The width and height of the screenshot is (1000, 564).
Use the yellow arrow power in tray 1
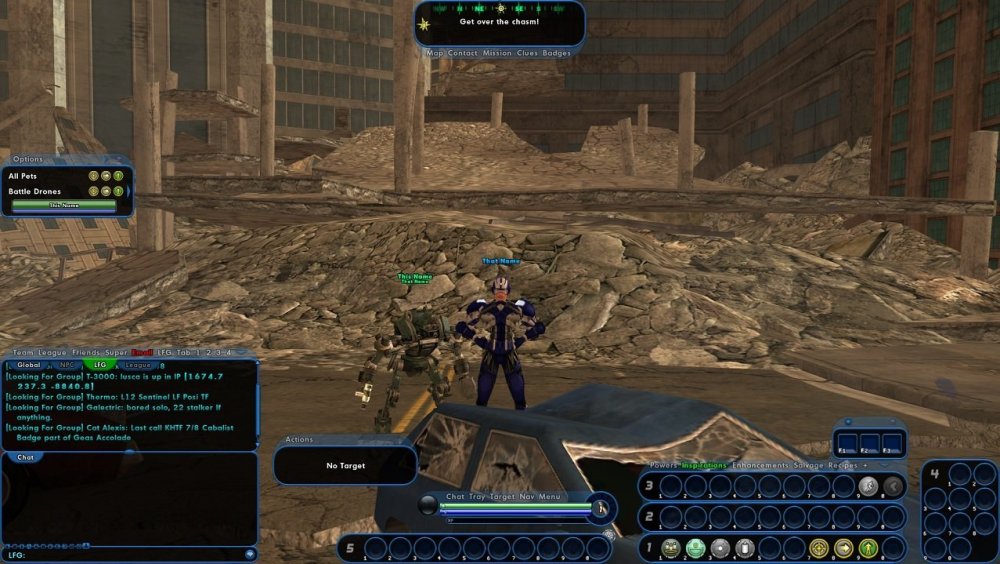pyautogui.click(x=845, y=548)
